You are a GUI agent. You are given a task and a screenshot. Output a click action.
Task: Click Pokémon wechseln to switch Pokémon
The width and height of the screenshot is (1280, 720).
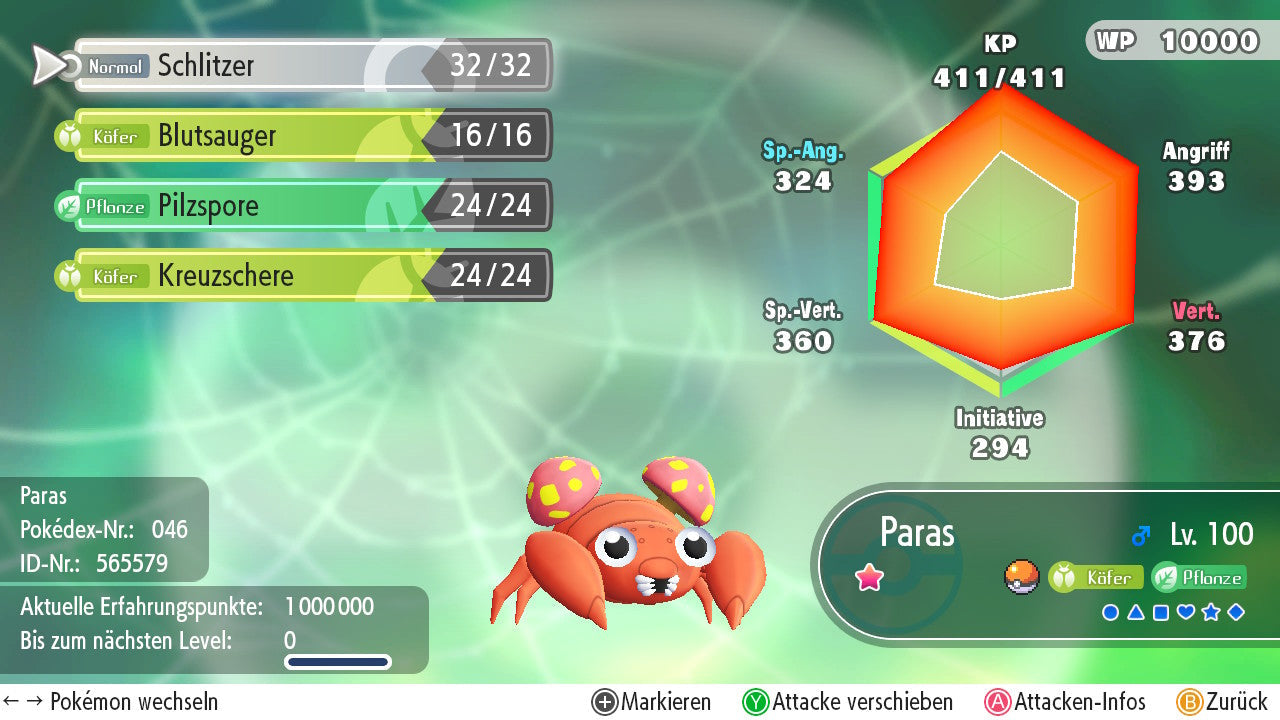coord(112,702)
